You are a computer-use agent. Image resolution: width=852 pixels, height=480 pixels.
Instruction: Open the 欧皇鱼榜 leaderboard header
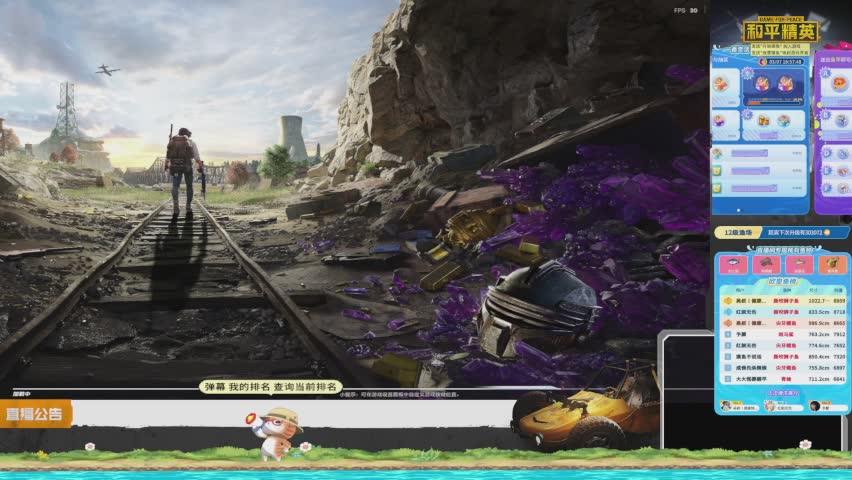coord(782,282)
